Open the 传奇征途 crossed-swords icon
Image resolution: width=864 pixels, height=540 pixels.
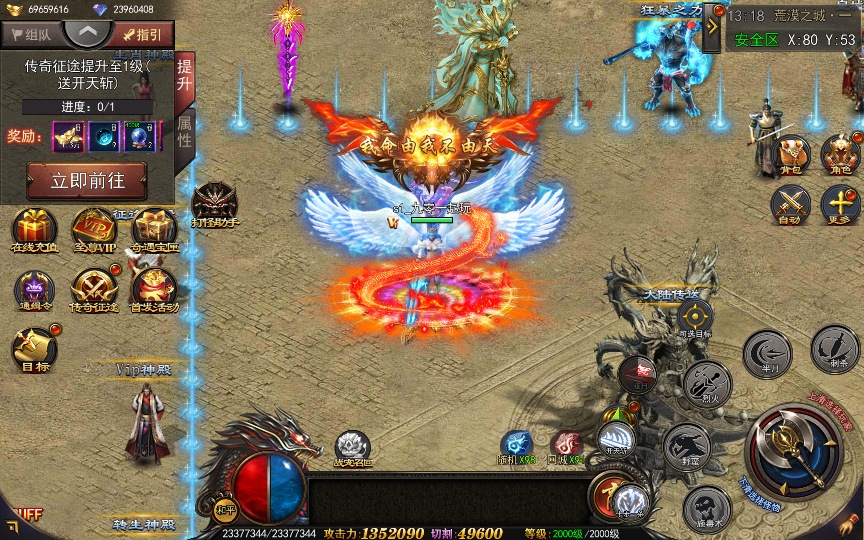pos(93,289)
